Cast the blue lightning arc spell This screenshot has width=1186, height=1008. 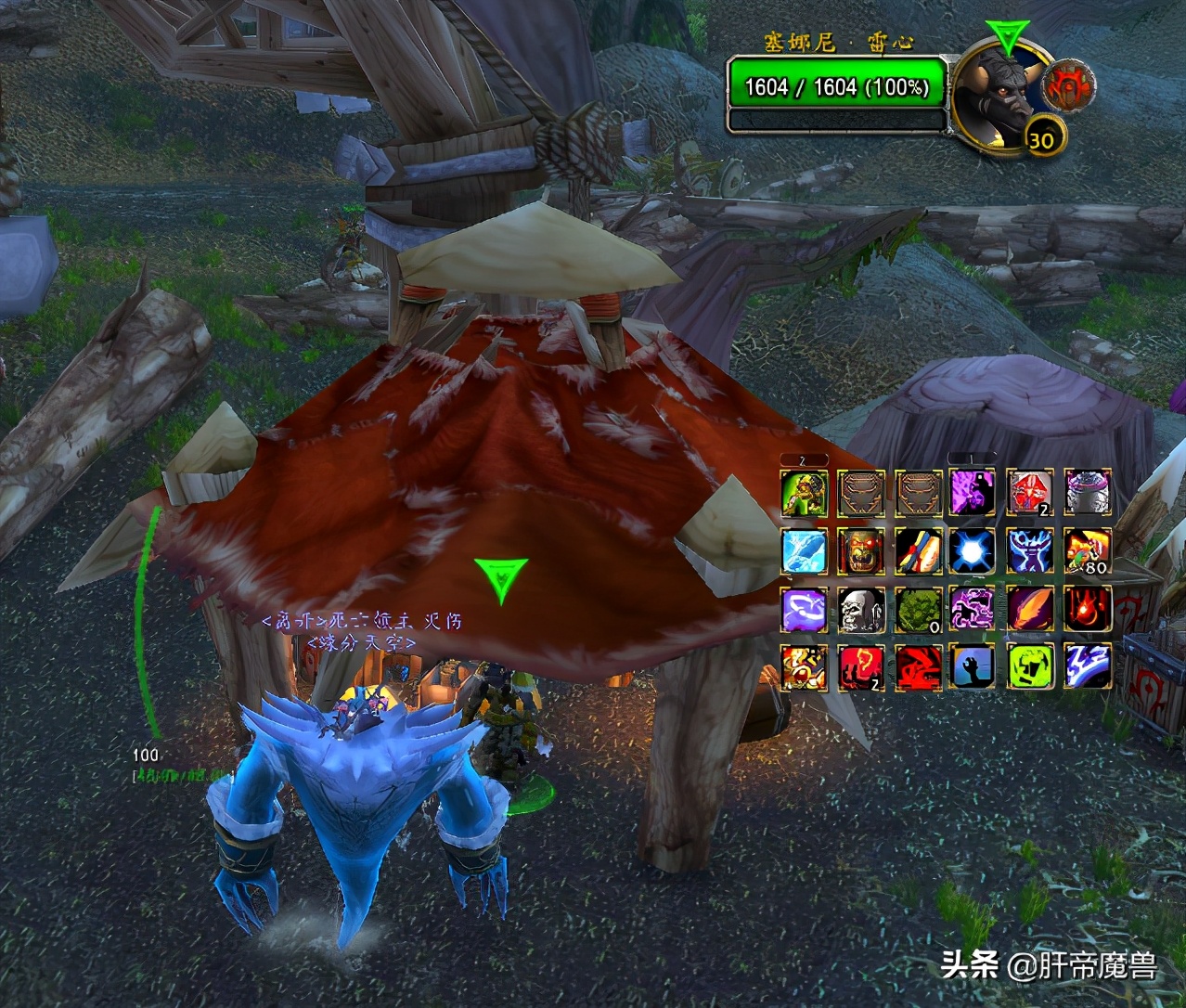(x=1088, y=666)
